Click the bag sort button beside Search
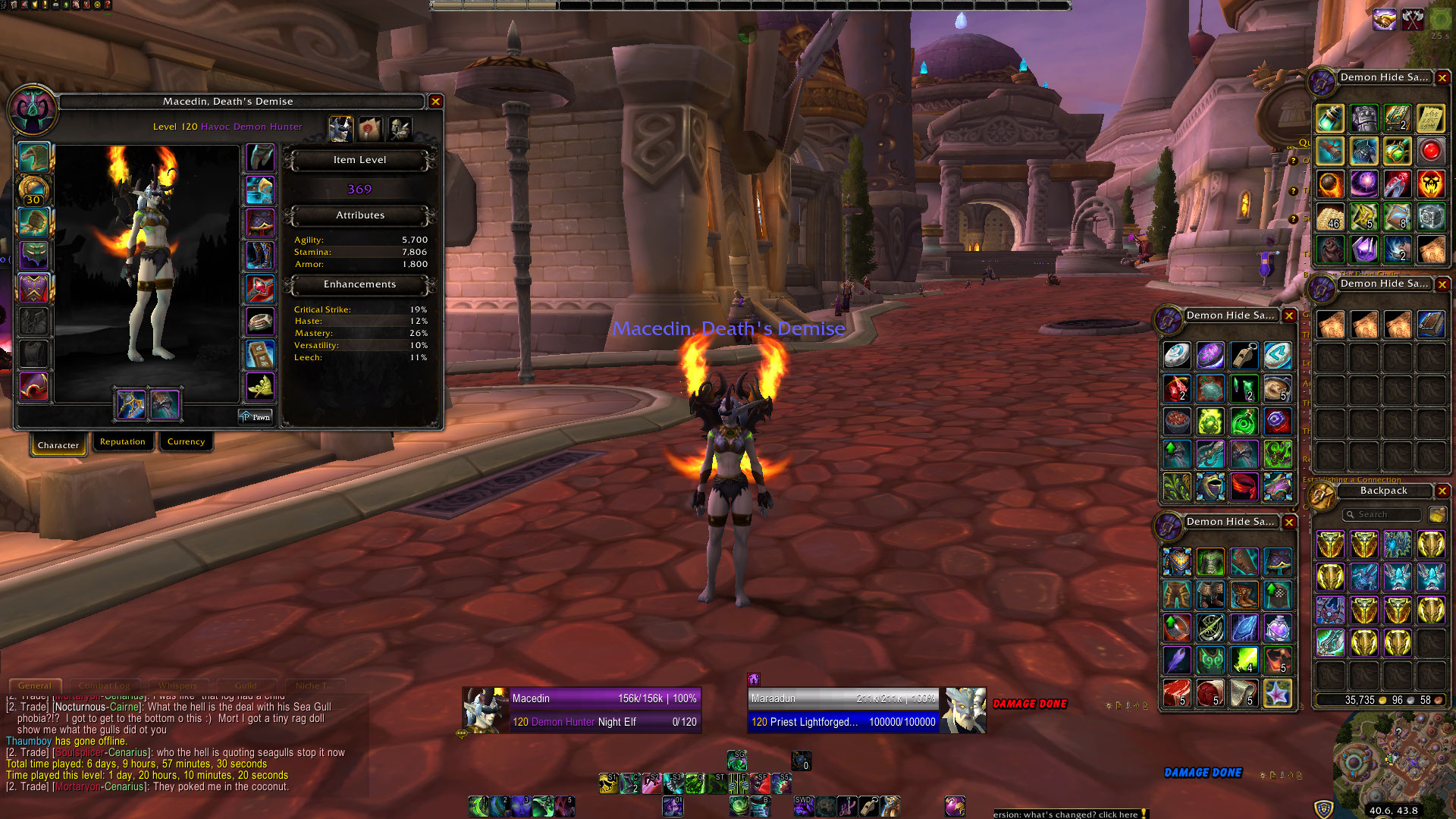 coord(1436,515)
